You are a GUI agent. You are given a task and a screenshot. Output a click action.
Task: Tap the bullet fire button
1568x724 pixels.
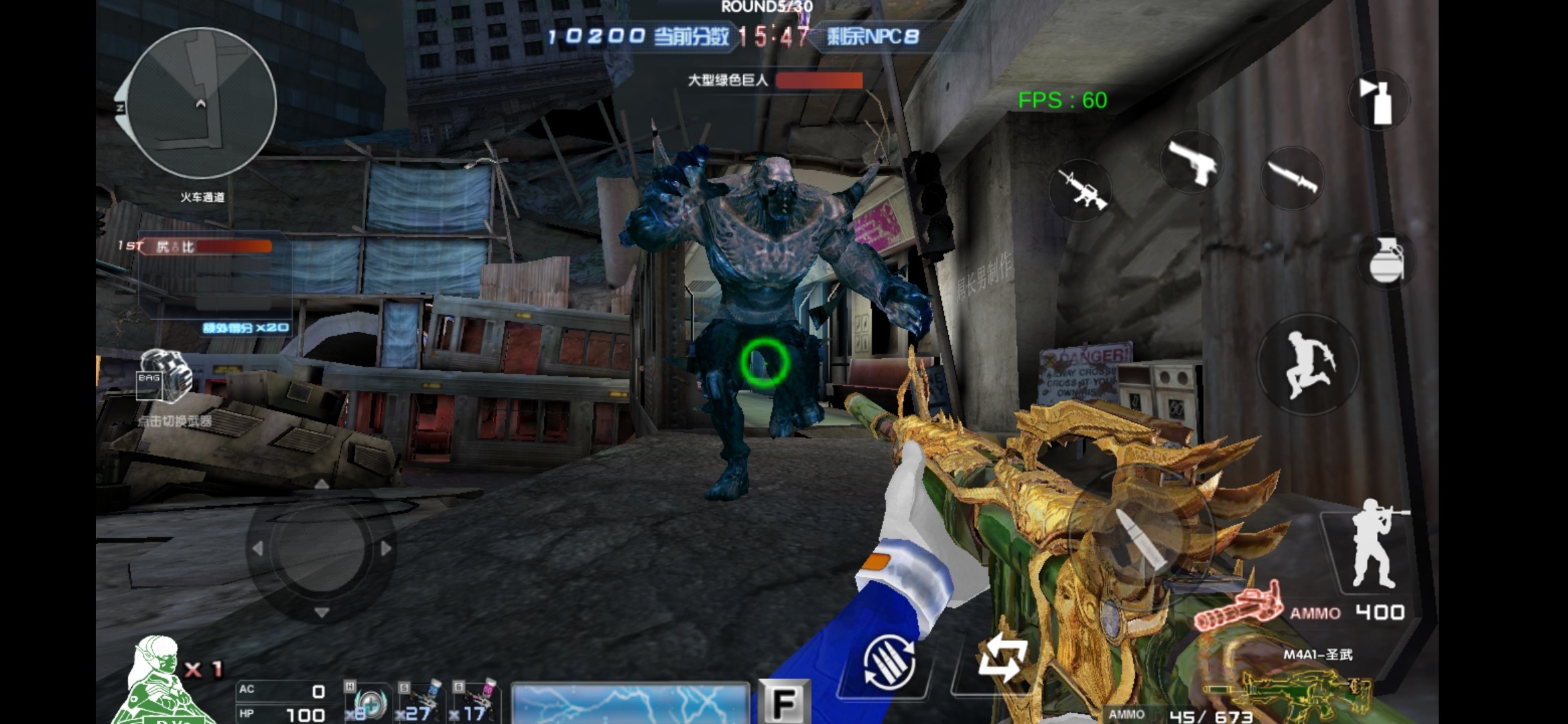point(1140,536)
